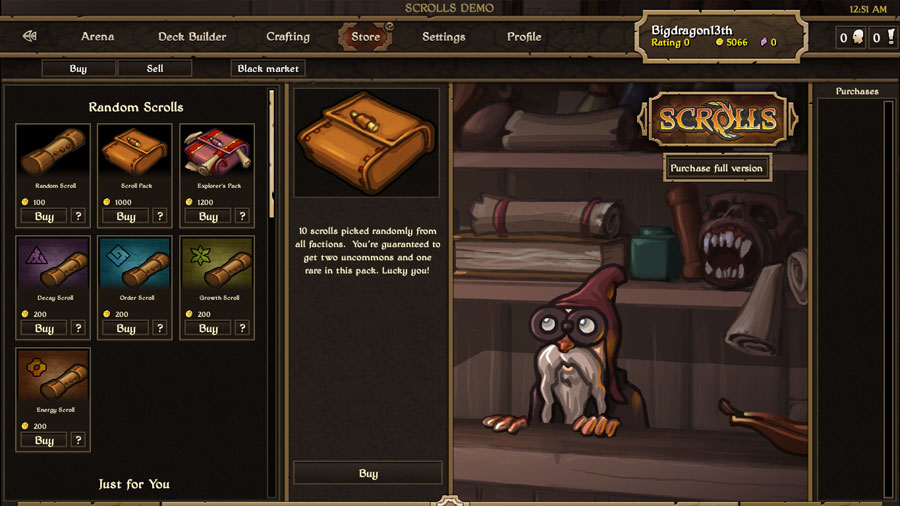
Task: Buy the Random Scroll for 100 gold
Action: pyautogui.click(x=44, y=216)
